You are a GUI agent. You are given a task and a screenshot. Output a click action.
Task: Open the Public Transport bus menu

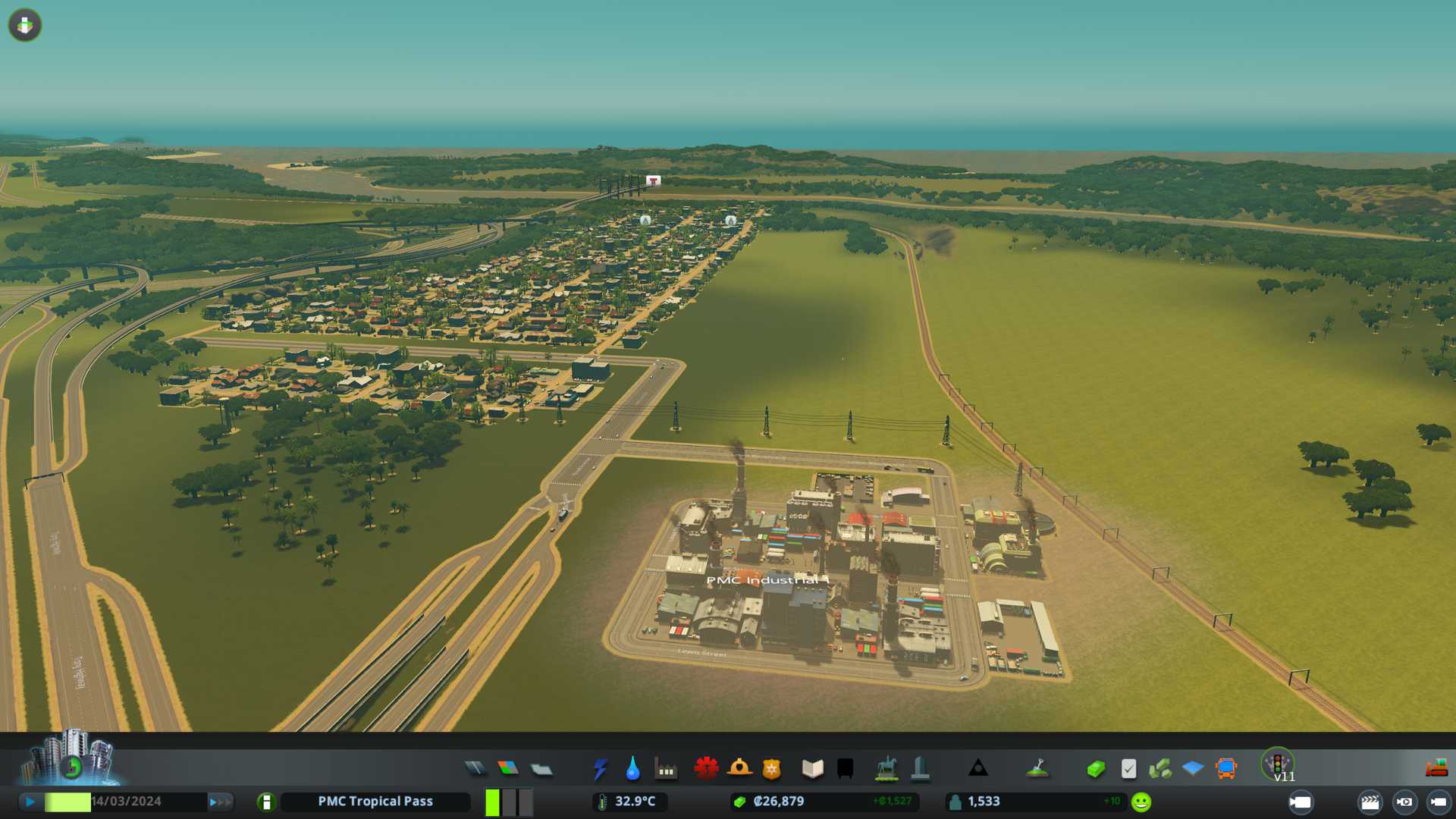(x=1225, y=769)
